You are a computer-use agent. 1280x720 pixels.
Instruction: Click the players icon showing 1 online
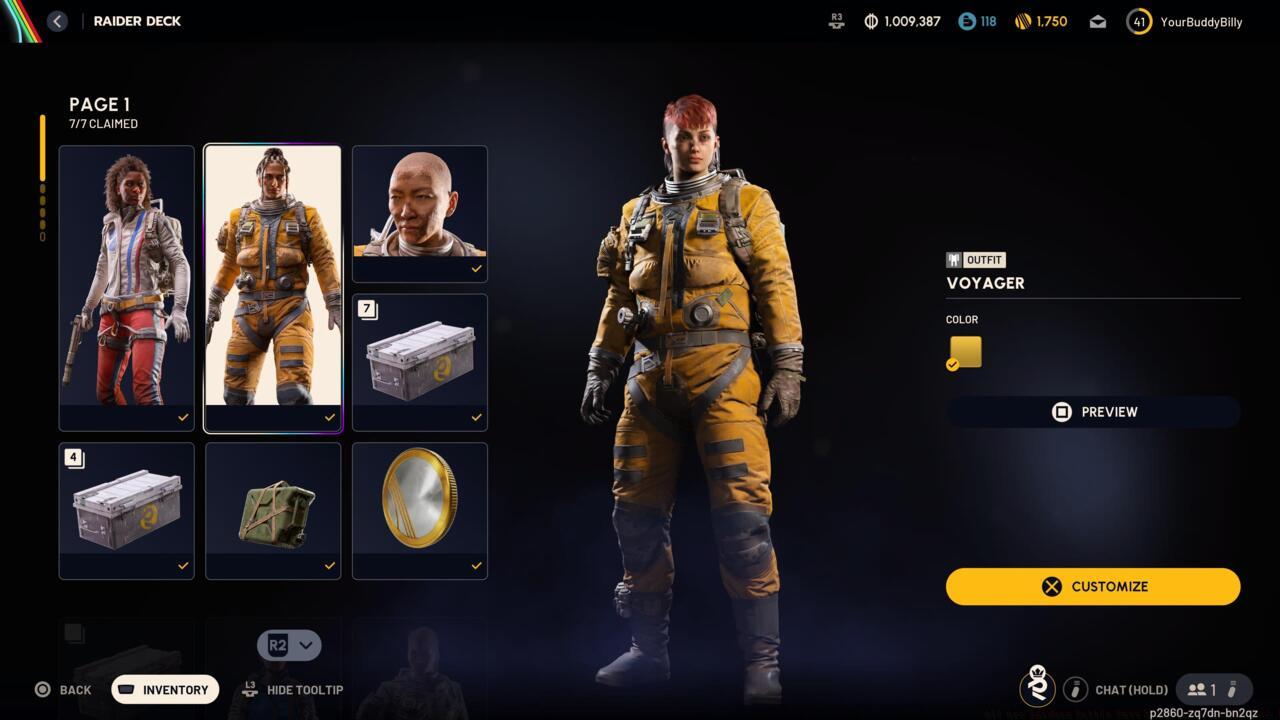click(1198, 689)
